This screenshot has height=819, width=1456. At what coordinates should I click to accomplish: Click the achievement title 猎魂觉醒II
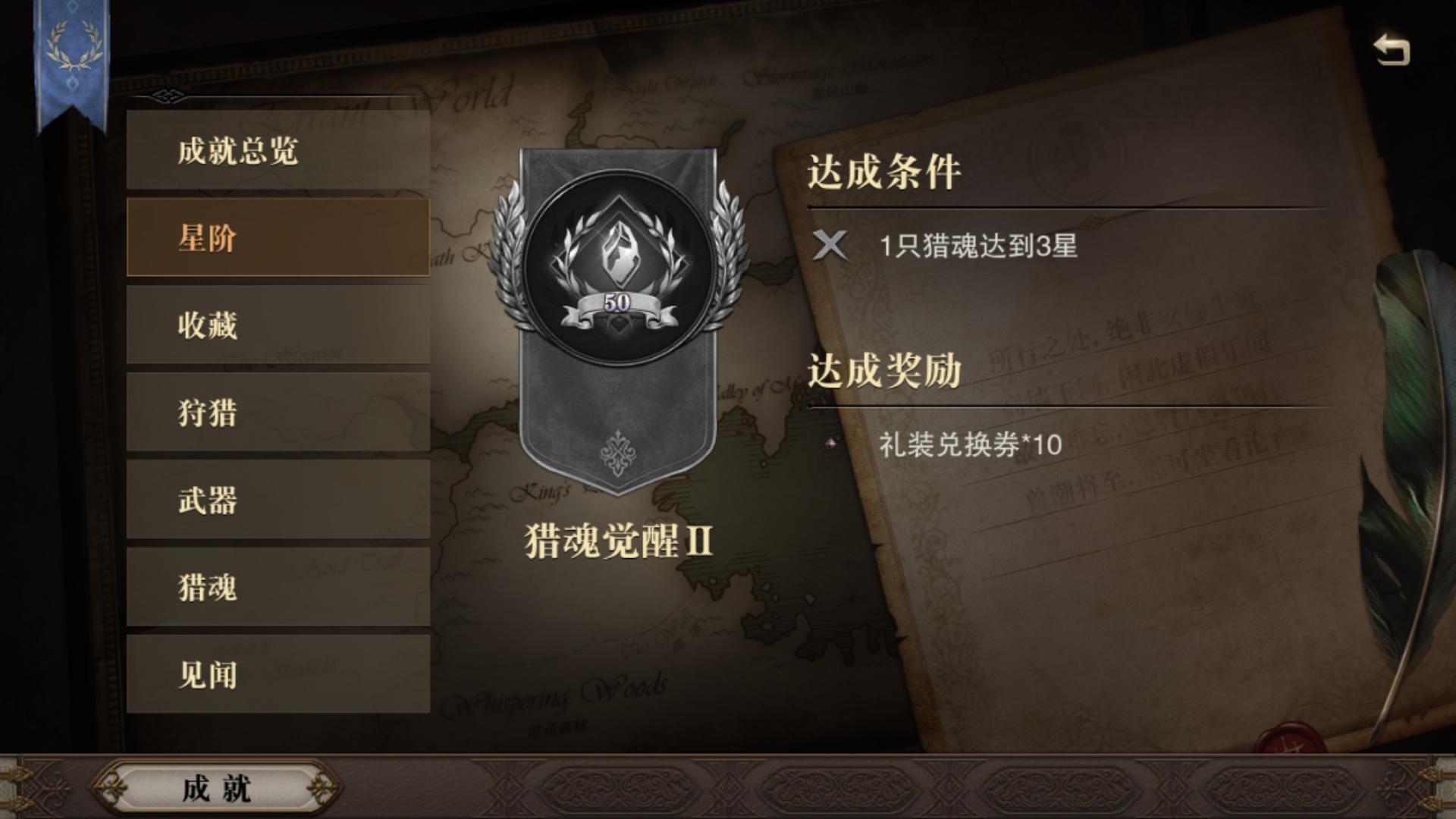point(616,538)
